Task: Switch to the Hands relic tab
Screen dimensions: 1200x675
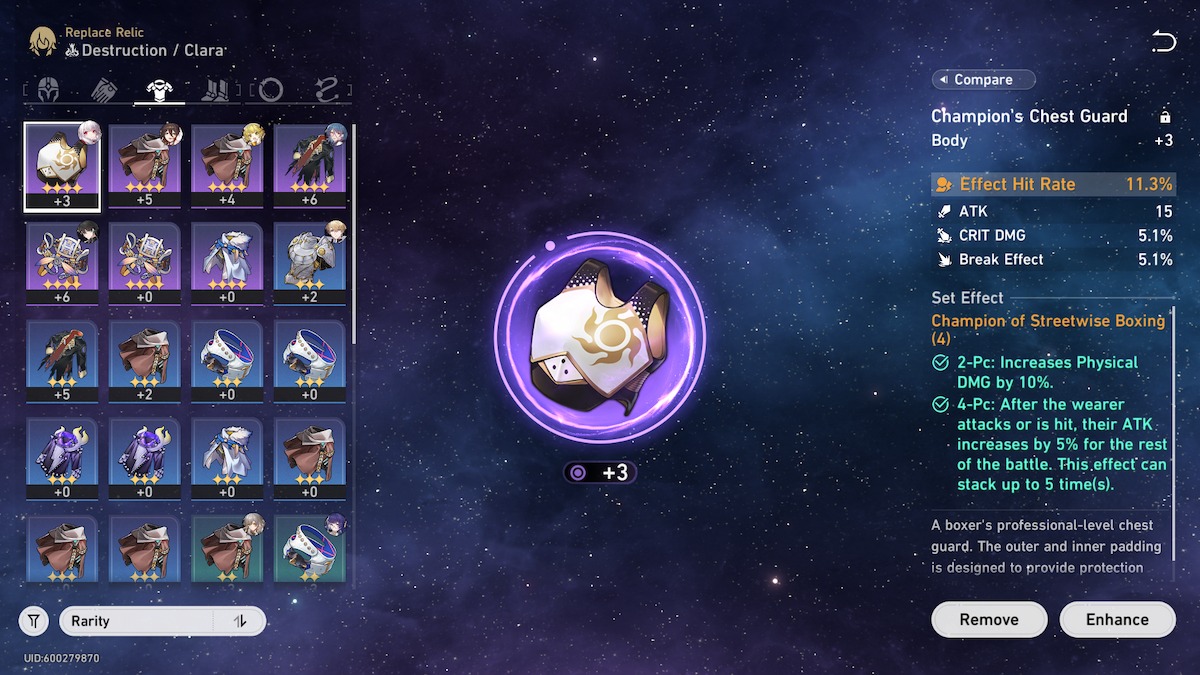Action: 104,90
